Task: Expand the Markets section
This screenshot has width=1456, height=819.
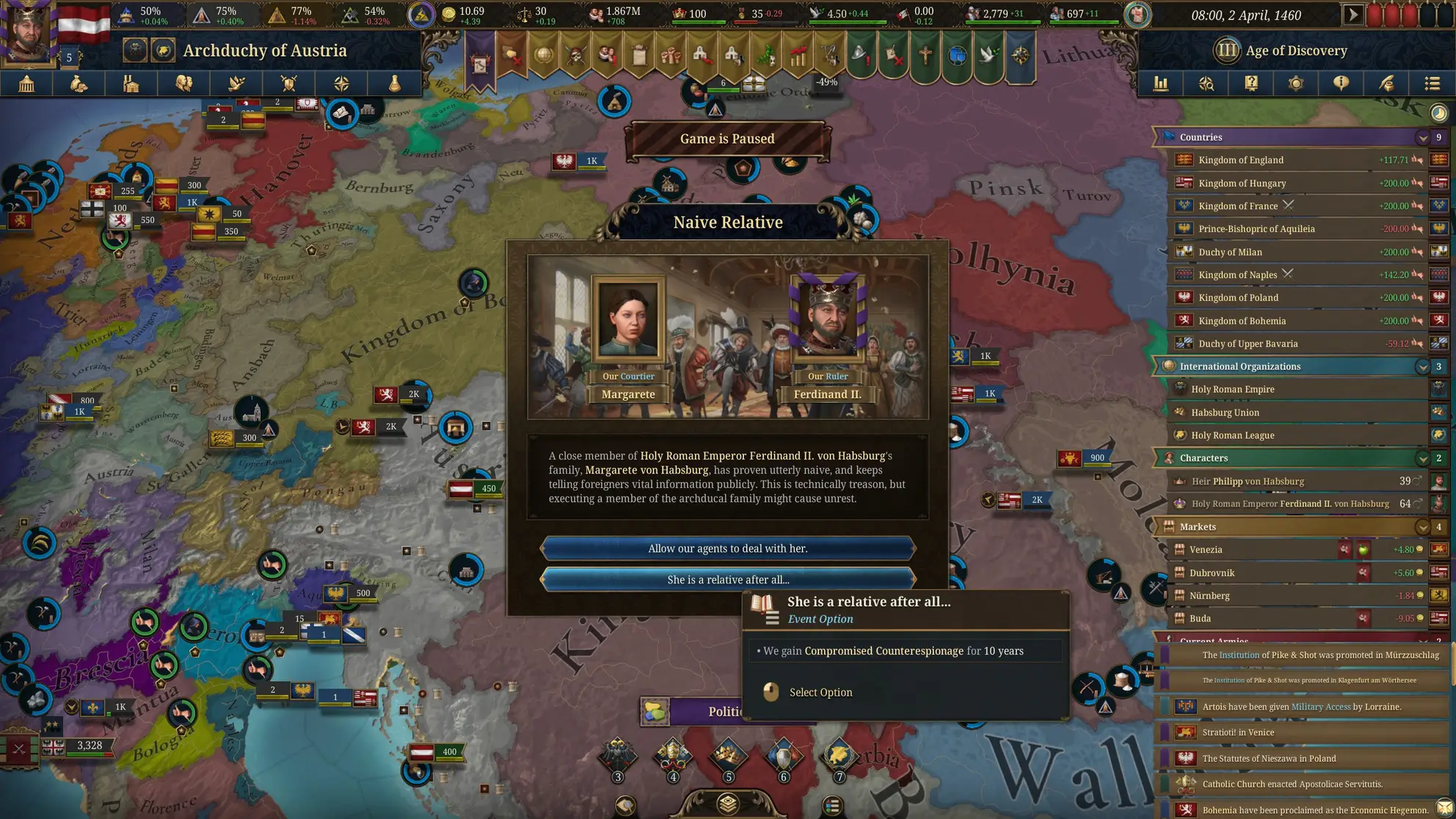Action: [x=1422, y=526]
